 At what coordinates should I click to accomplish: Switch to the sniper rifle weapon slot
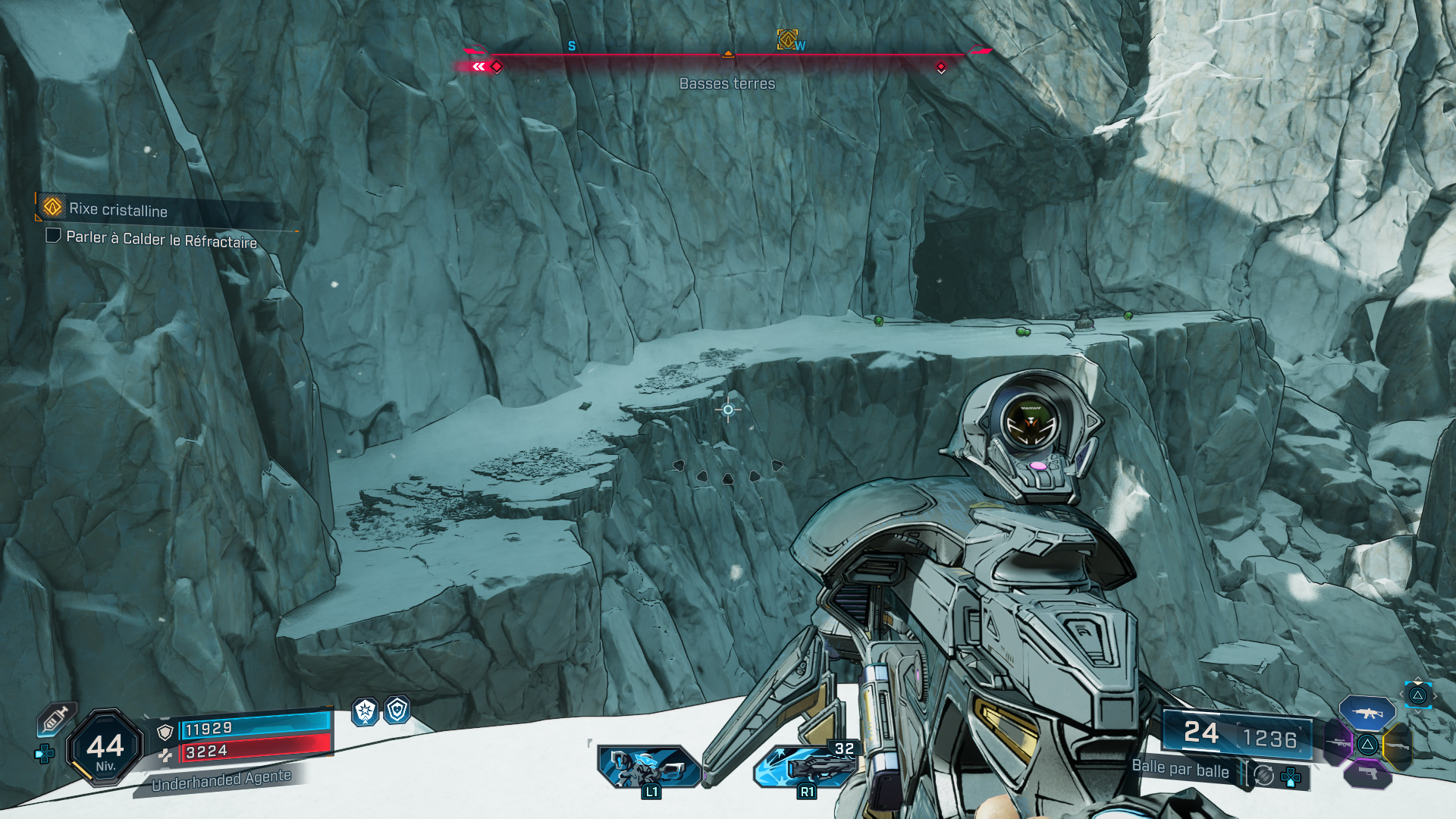click(x=1337, y=742)
